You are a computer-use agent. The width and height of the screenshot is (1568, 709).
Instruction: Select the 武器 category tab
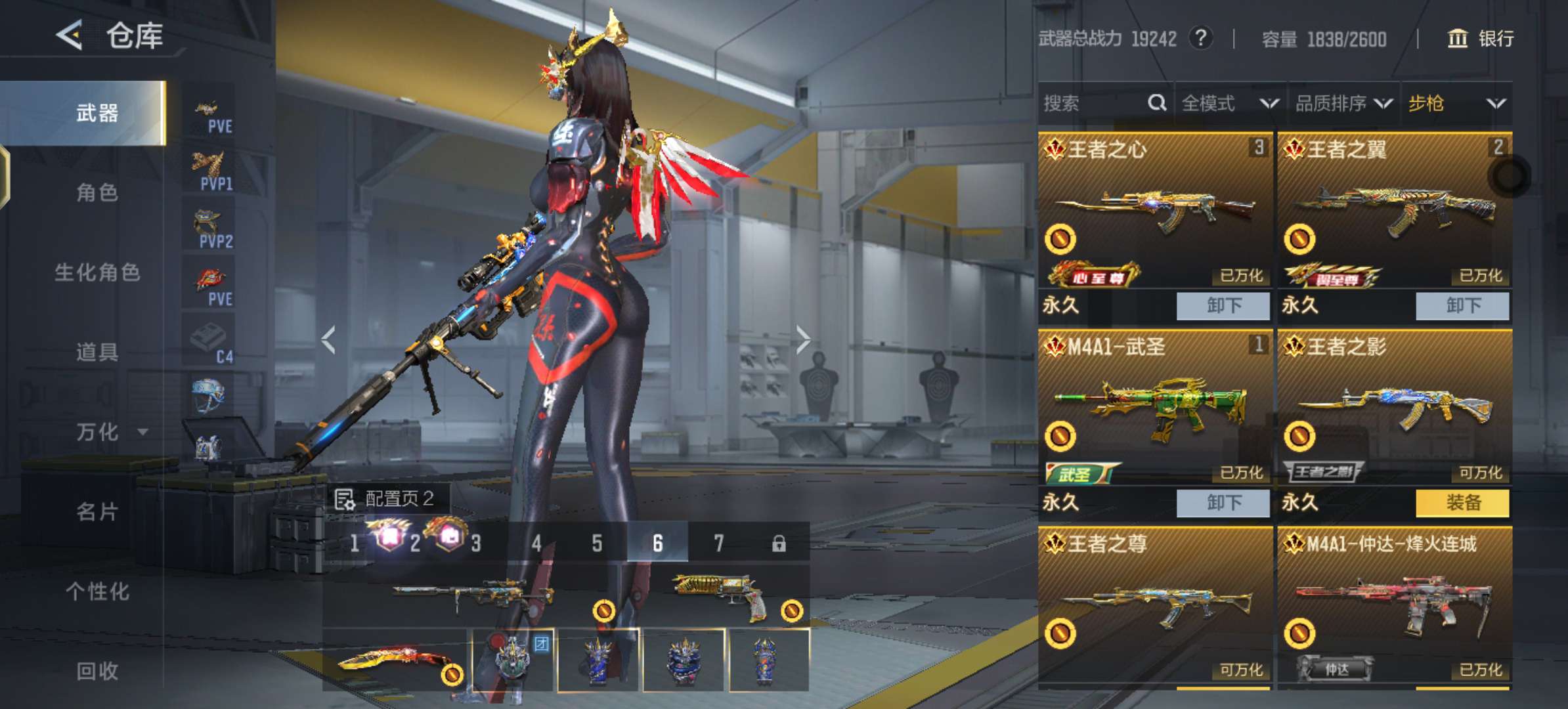[x=97, y=113]
